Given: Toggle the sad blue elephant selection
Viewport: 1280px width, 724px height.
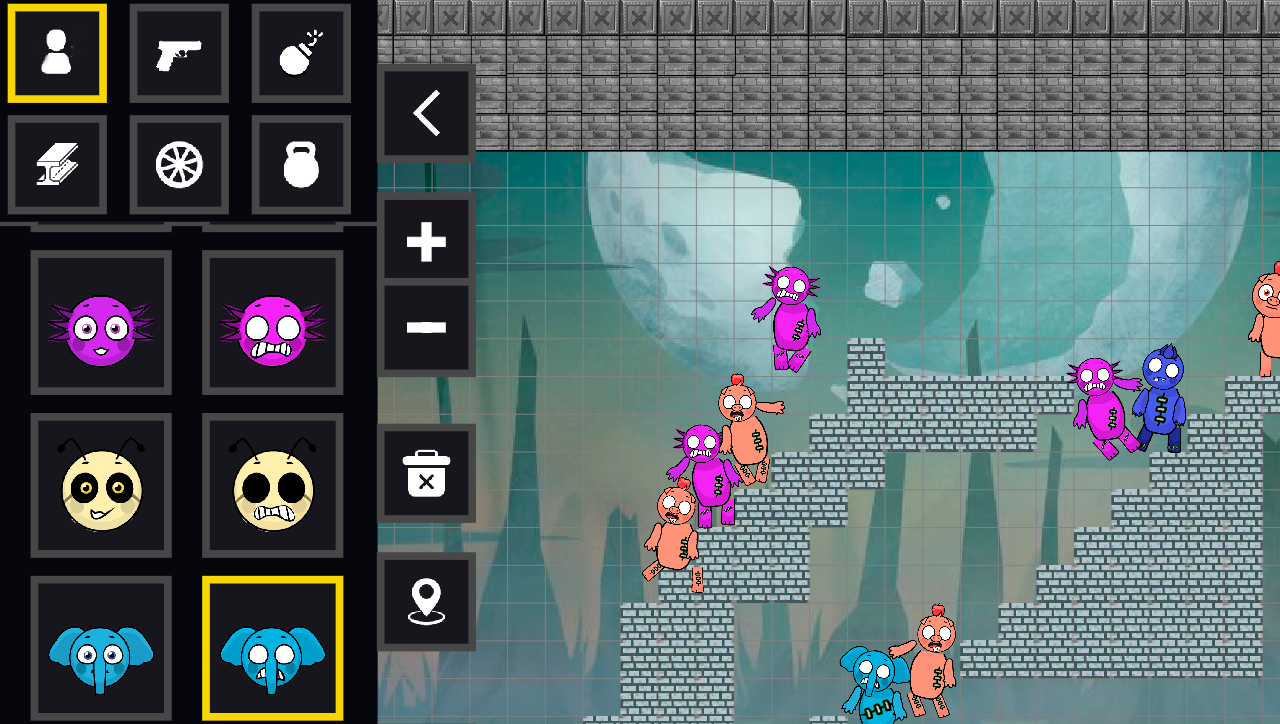Looking at the screenshot, I should click(x=272, y=648).
